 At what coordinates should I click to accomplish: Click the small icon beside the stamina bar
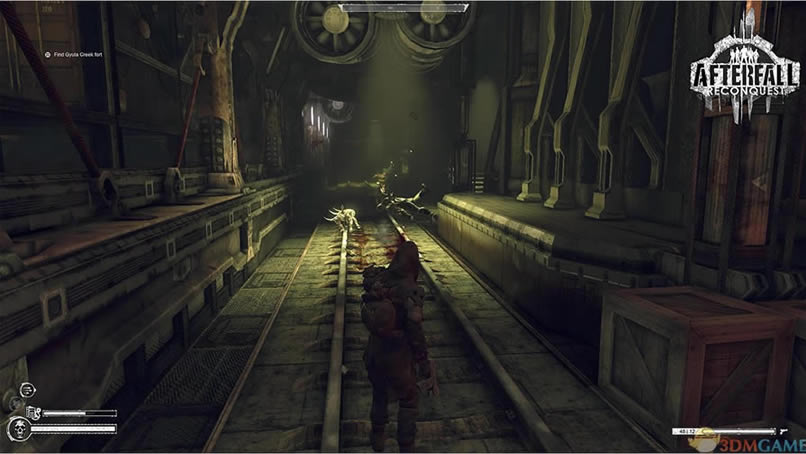[33, 412]
